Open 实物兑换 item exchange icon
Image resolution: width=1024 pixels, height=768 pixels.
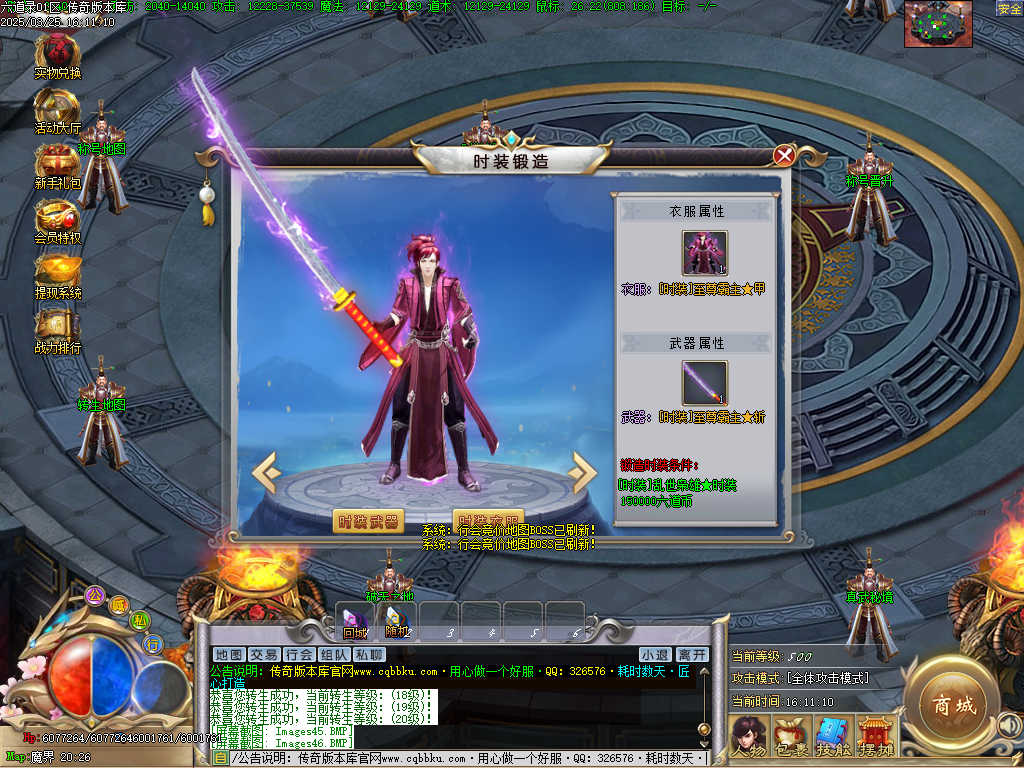58,52
